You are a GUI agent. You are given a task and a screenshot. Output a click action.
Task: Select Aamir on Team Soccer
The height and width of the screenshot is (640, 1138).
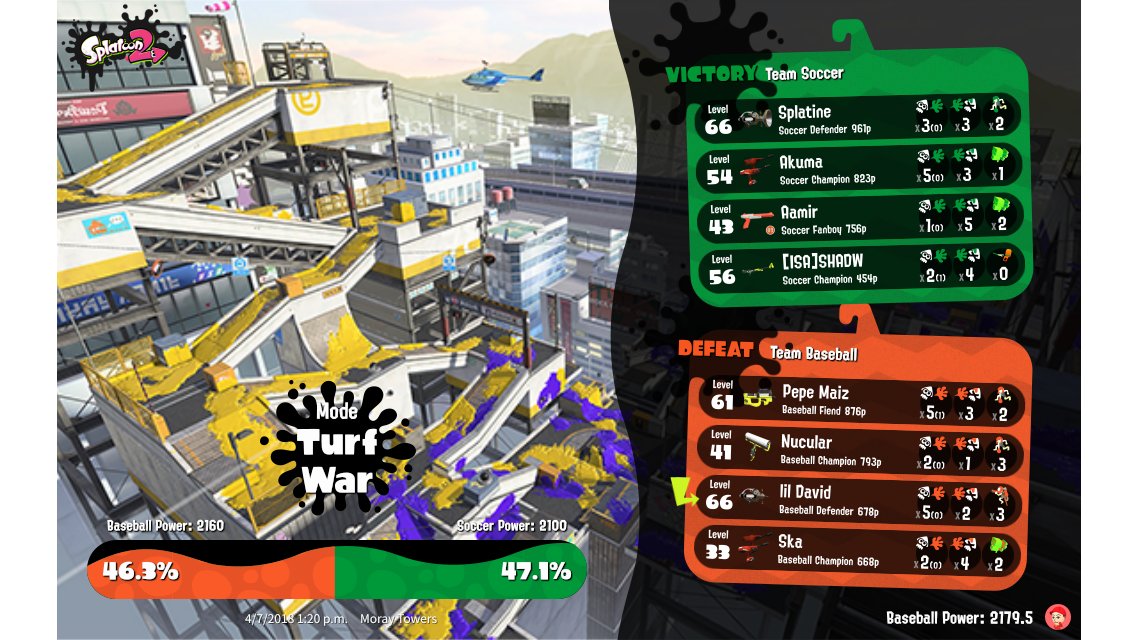coord(860,217)
